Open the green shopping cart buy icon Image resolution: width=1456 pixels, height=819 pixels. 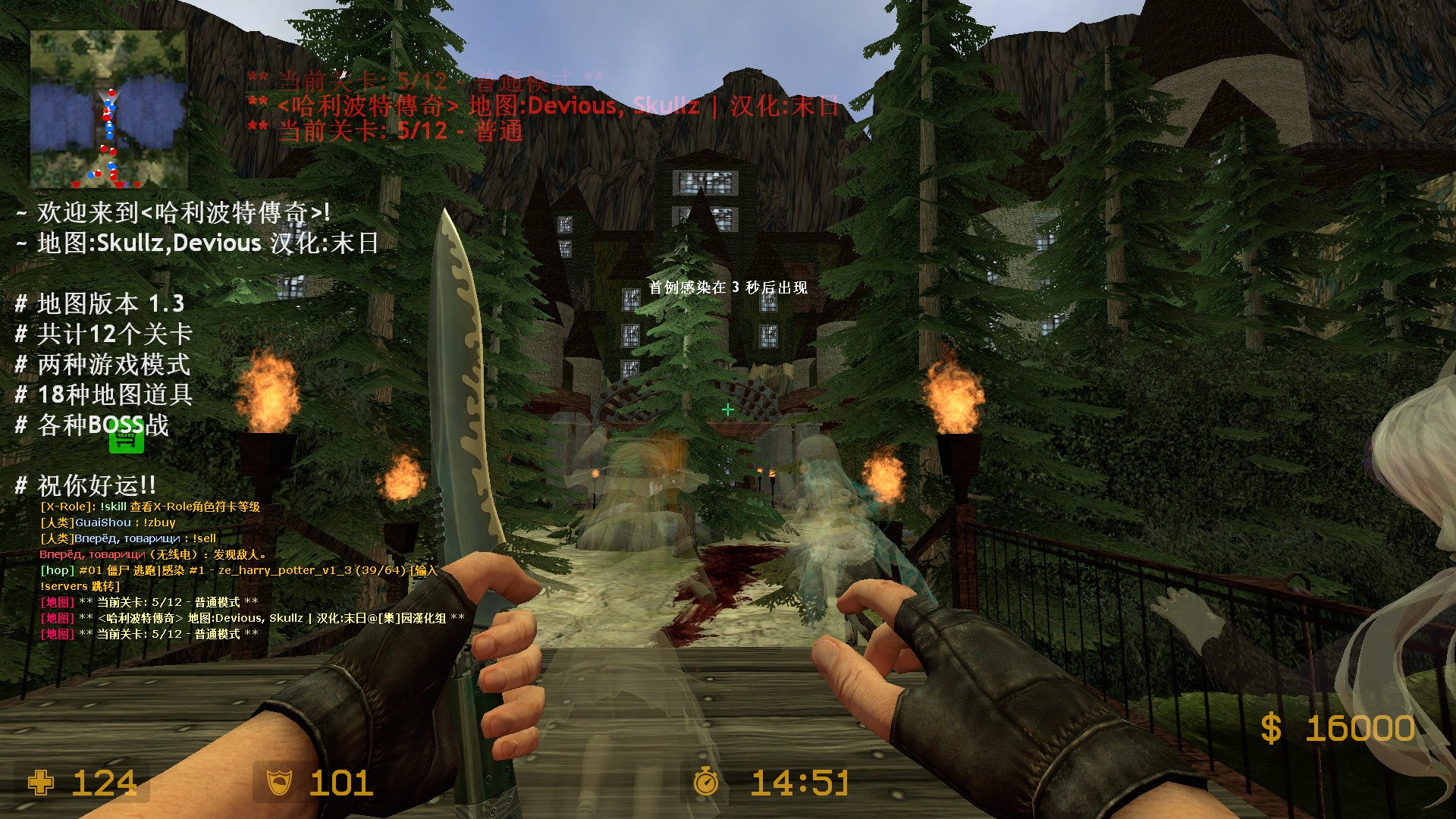click(x=126, y=440)
